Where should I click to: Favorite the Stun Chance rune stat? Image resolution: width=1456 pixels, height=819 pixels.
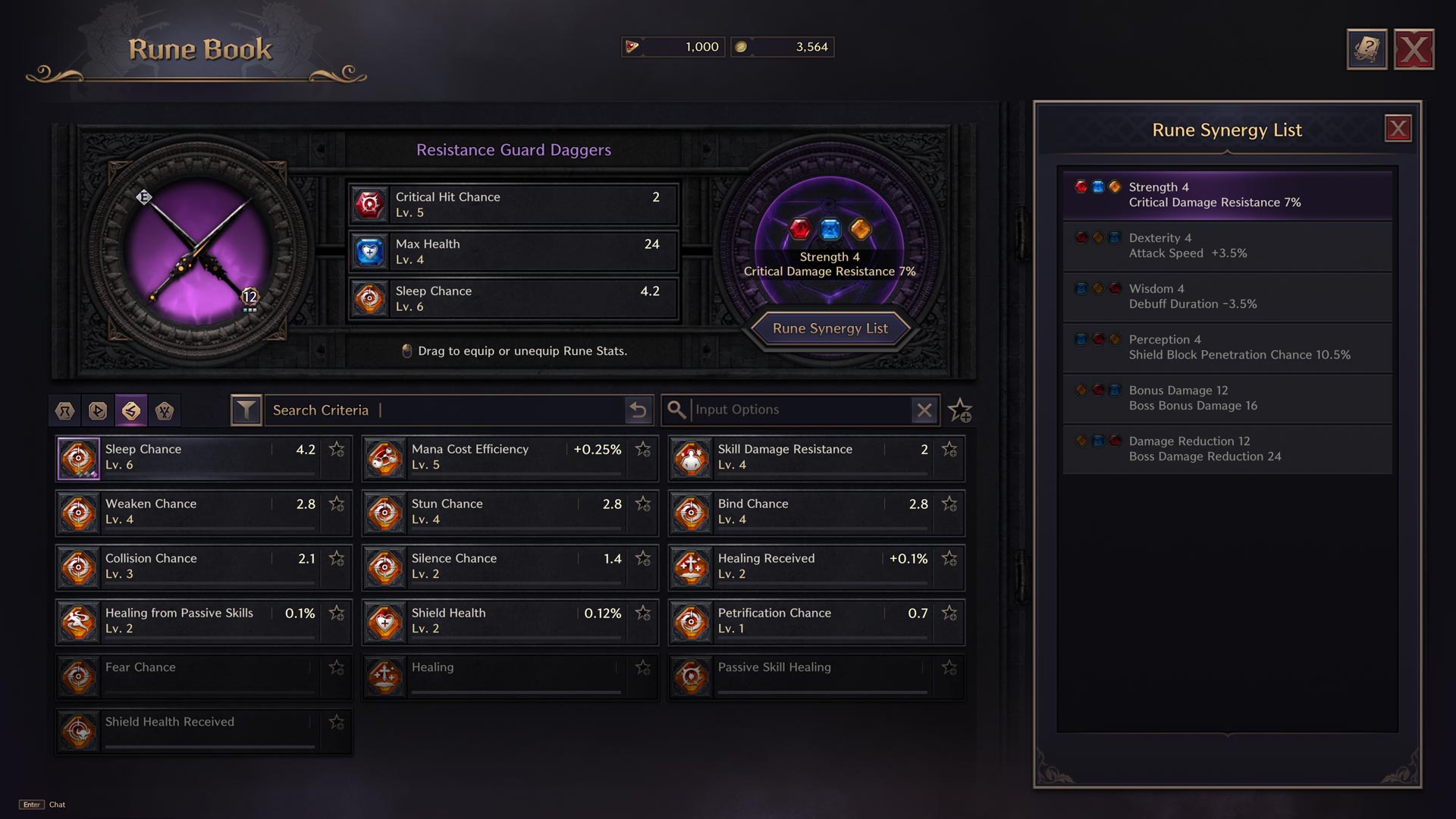click(x=643, y=504)
